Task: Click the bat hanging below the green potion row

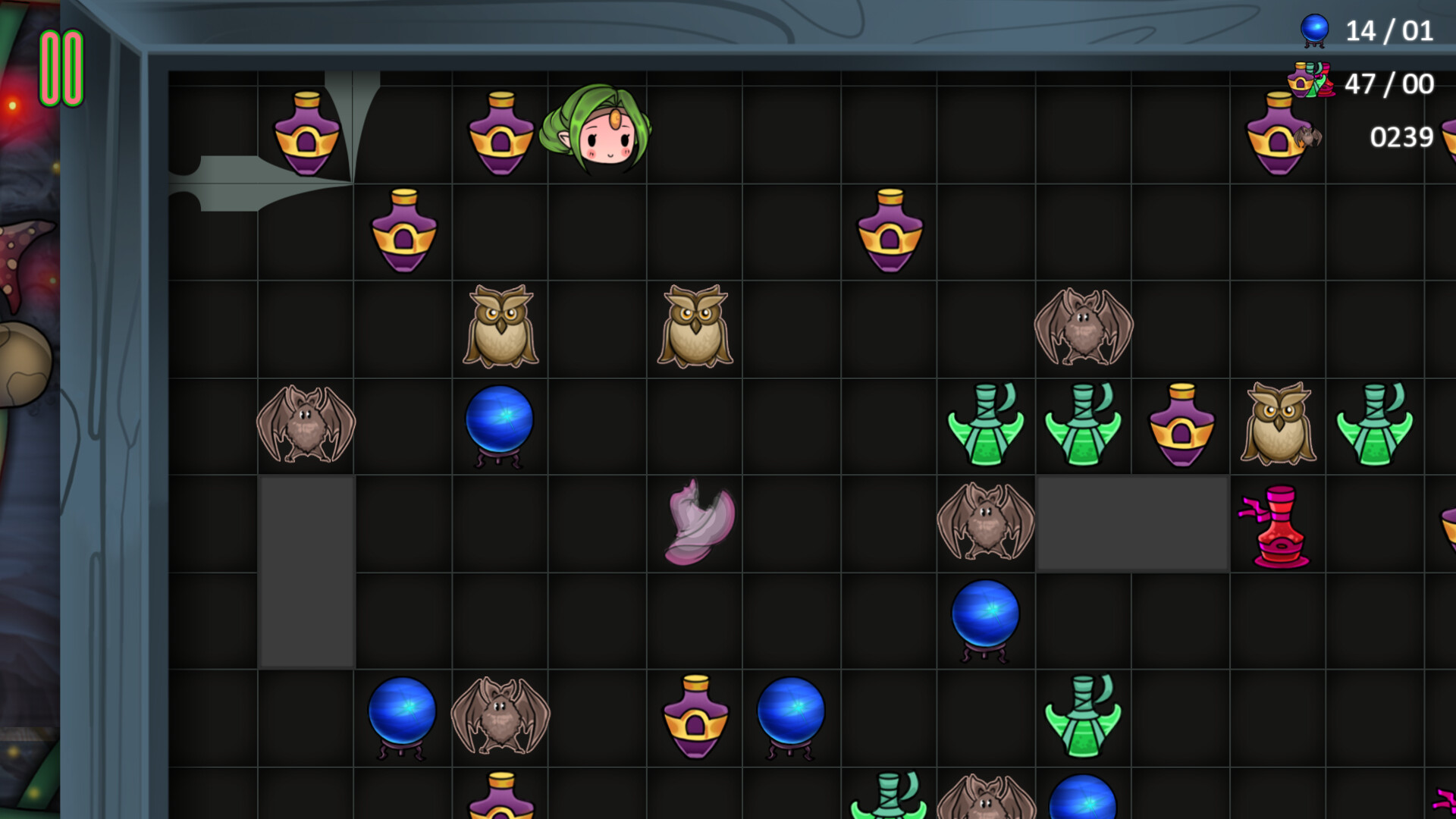Action: pyautogui.click(x=986, y=519)
